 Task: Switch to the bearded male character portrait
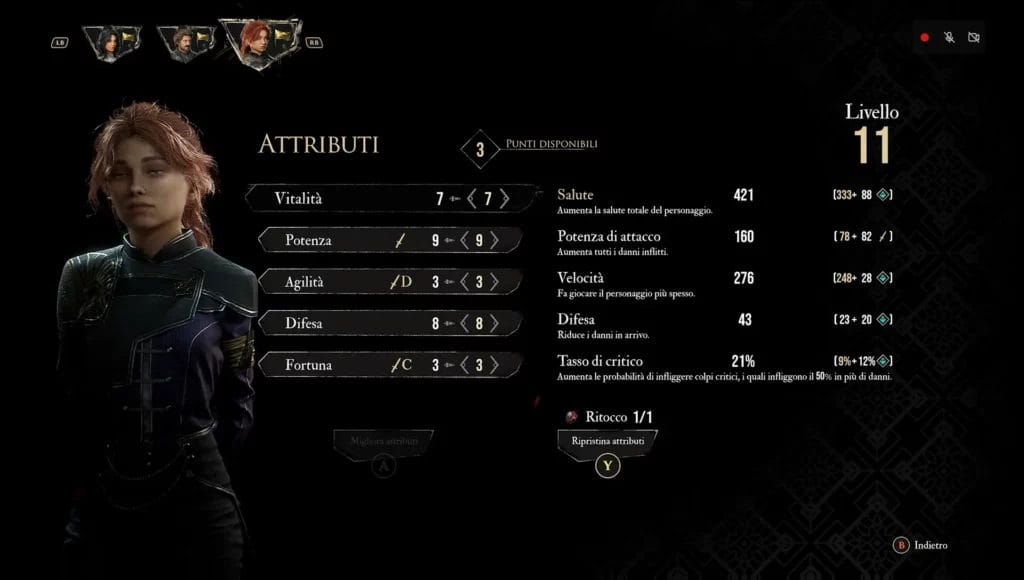pos(184,42)
